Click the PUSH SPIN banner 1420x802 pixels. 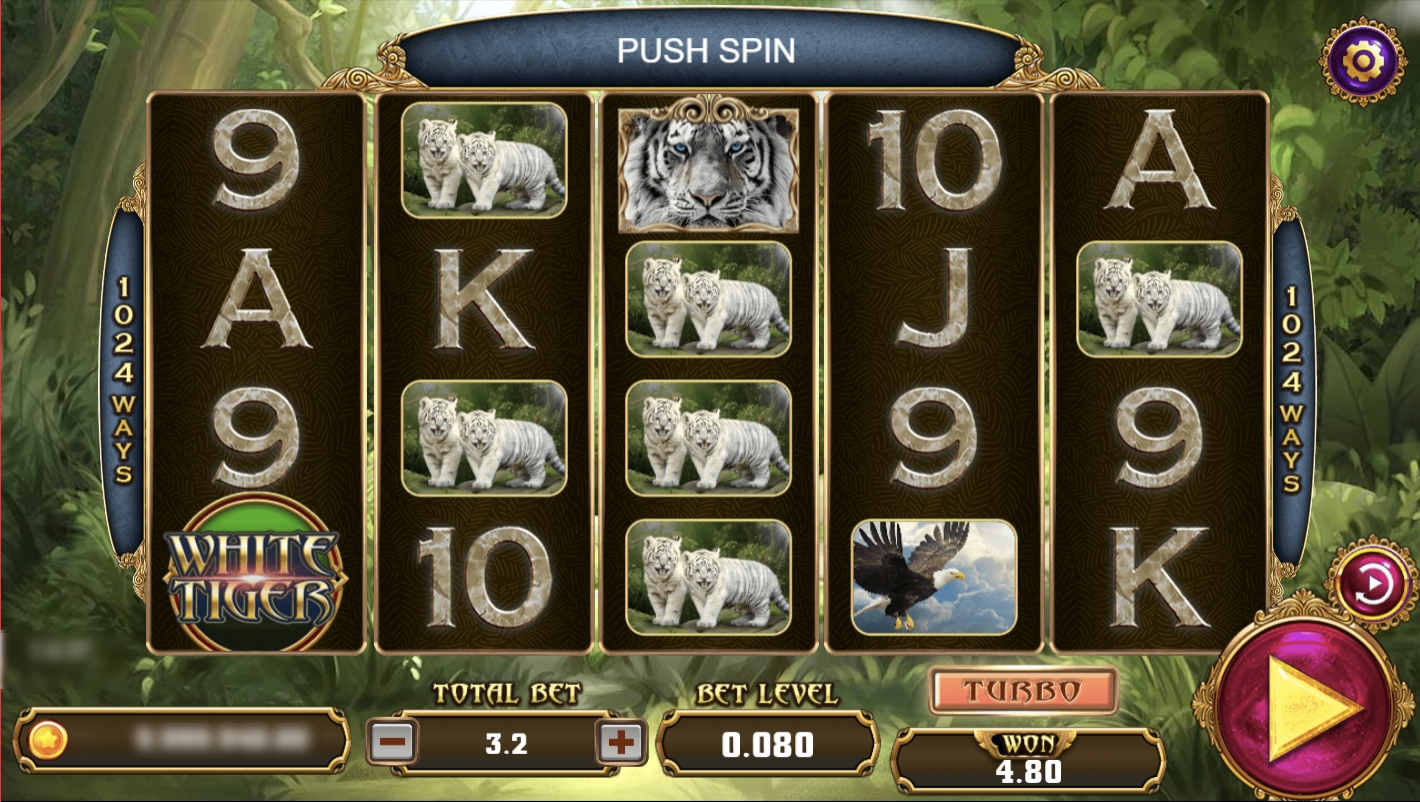710,50
